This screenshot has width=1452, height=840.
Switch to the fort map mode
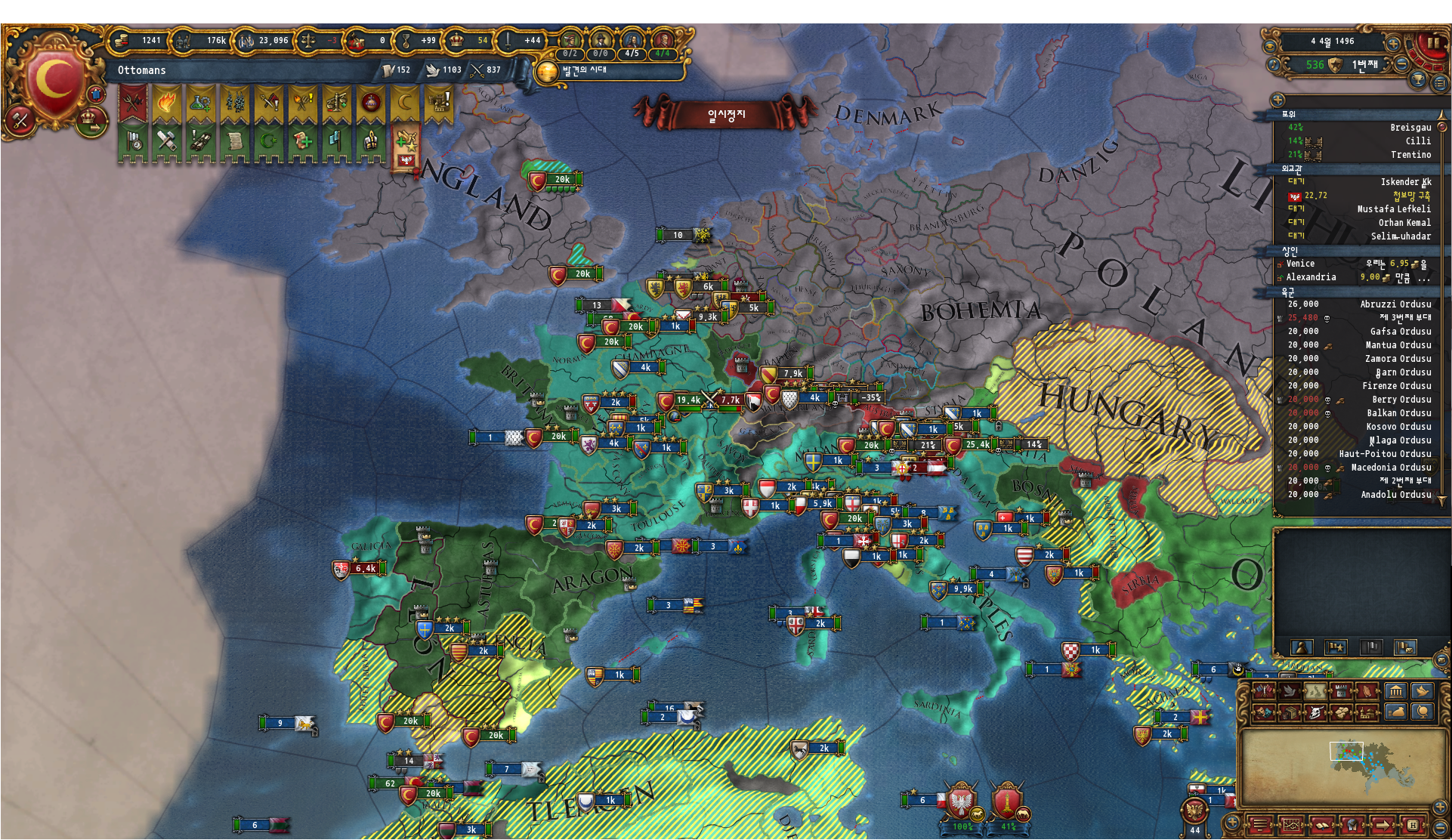click(x=1340, y=691)
